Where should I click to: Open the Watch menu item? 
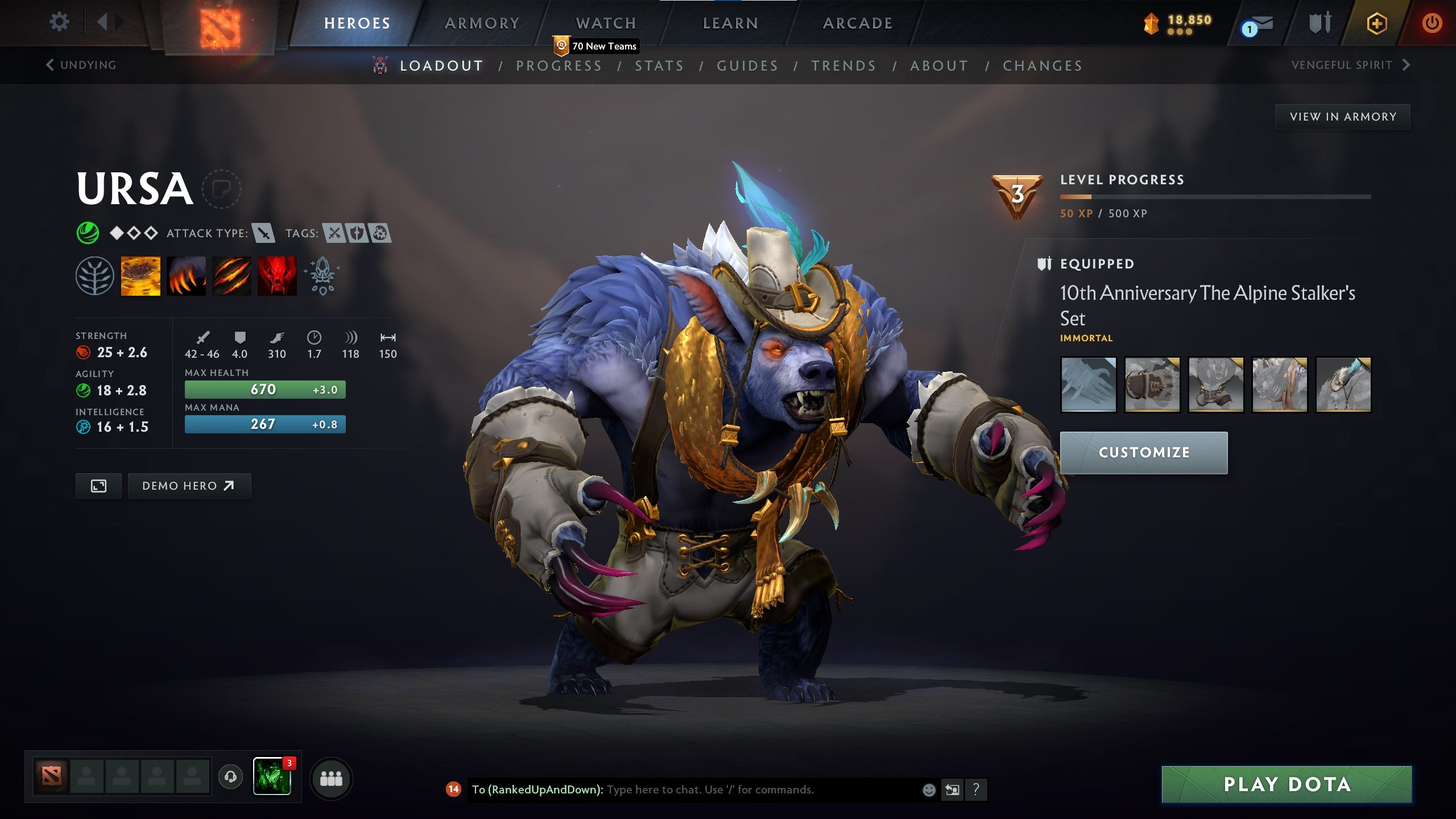click(606, 23)
